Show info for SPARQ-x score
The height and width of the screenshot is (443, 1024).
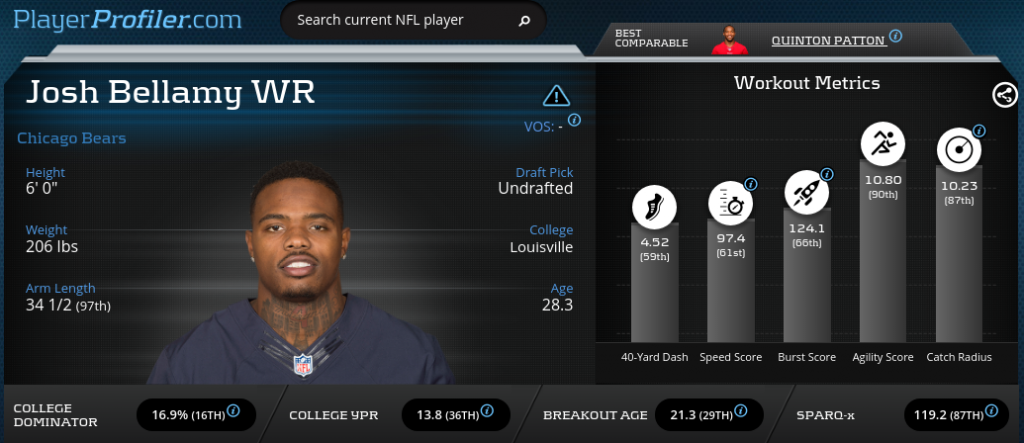tap(991, 411)
